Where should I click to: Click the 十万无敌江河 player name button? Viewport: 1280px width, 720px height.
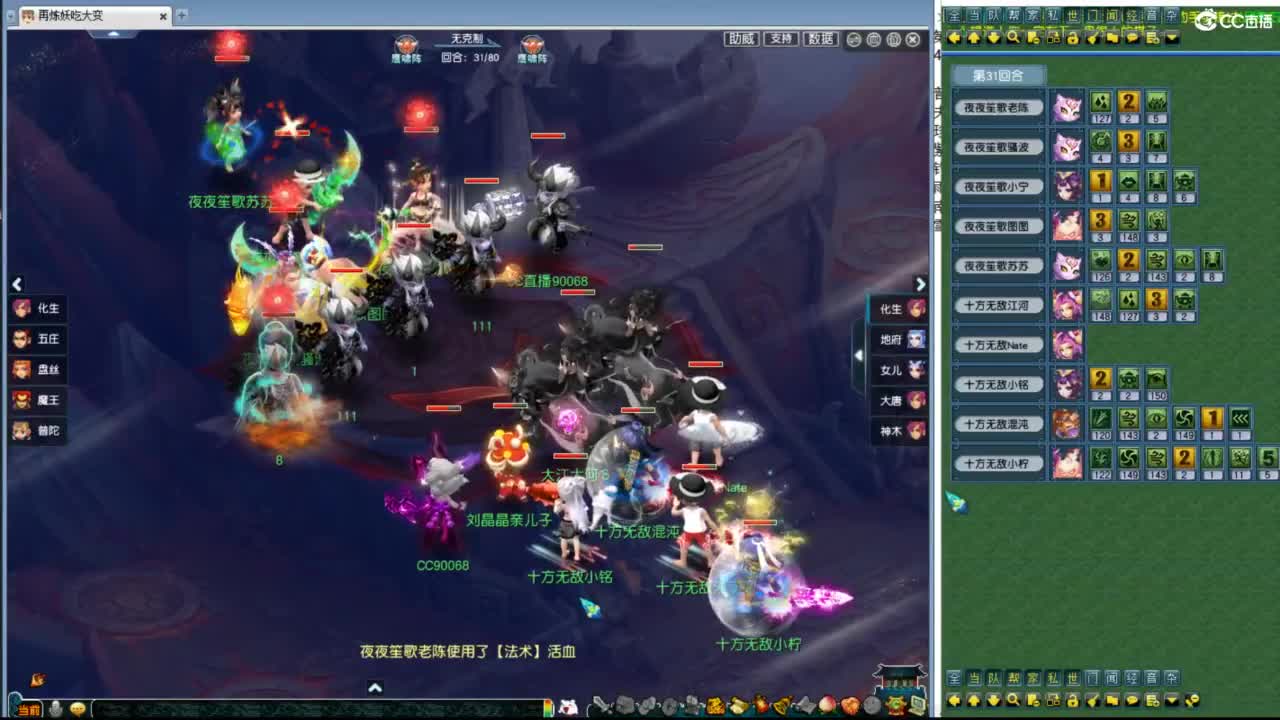(1000, 305)
